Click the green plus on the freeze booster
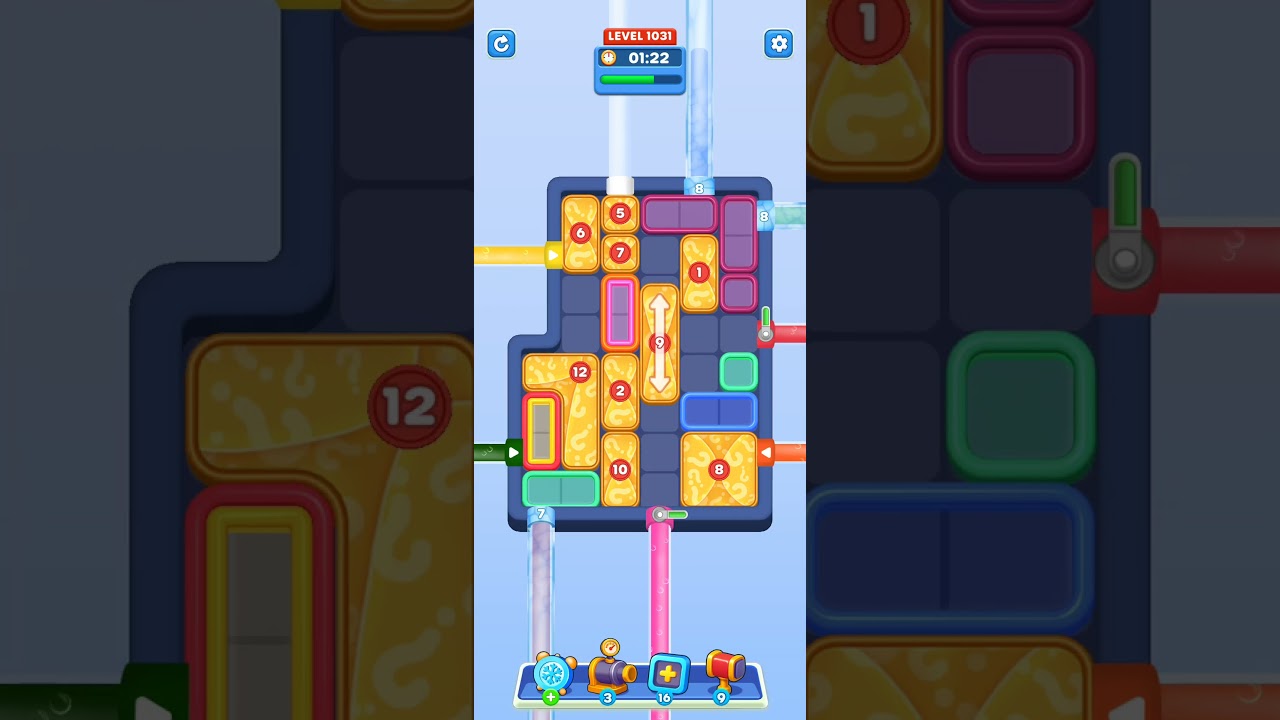The width and height of the screenshot is (1280, 720). [549, 695]
